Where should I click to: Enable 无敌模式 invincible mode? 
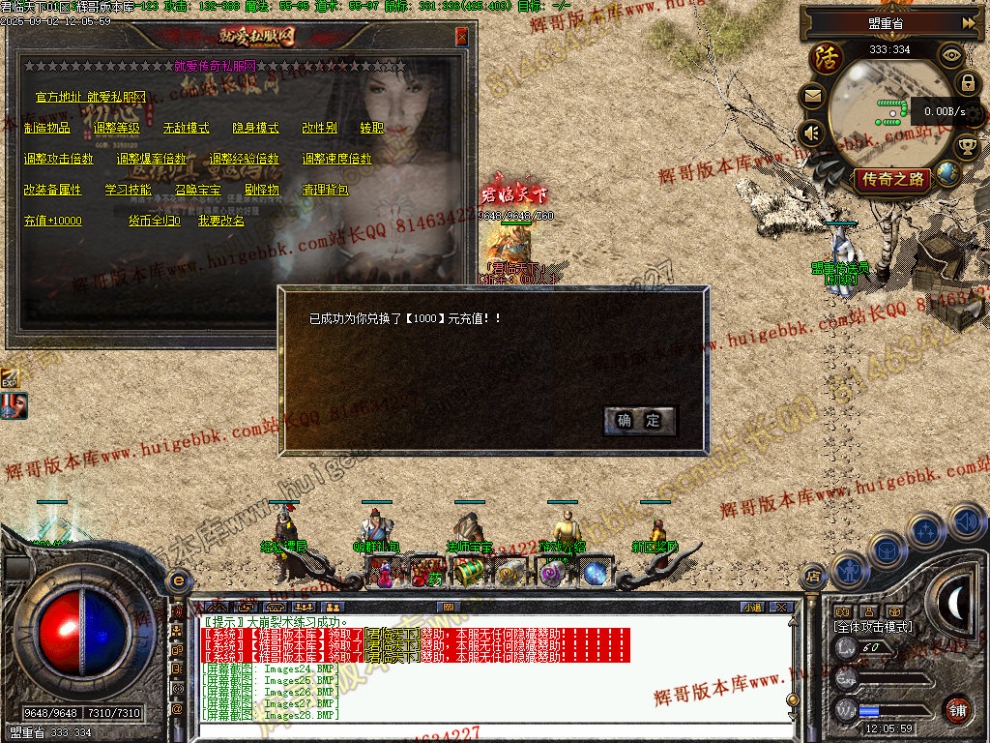click(x=186, y=128)
